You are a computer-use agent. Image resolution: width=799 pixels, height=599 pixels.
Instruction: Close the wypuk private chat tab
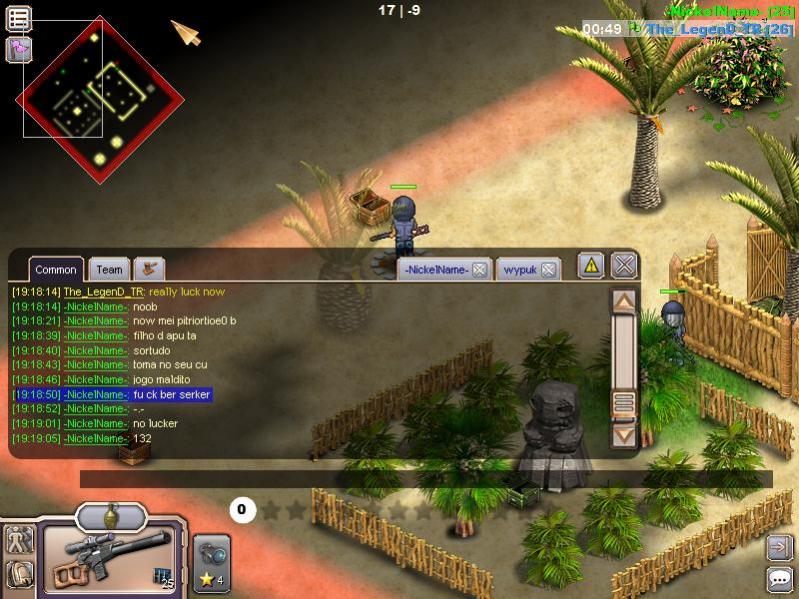point(548,270)
